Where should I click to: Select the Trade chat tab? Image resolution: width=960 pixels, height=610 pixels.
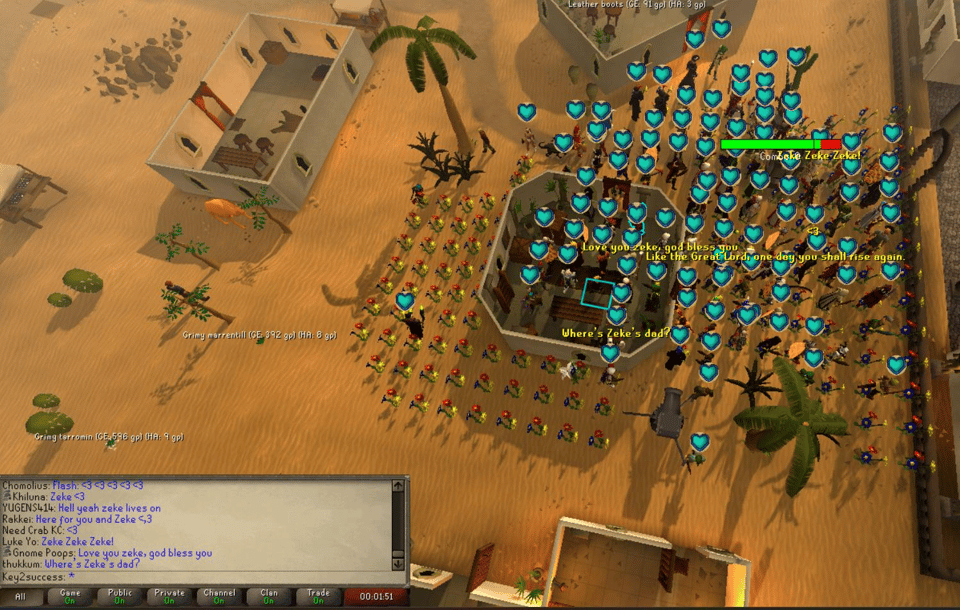click(318, 597)
